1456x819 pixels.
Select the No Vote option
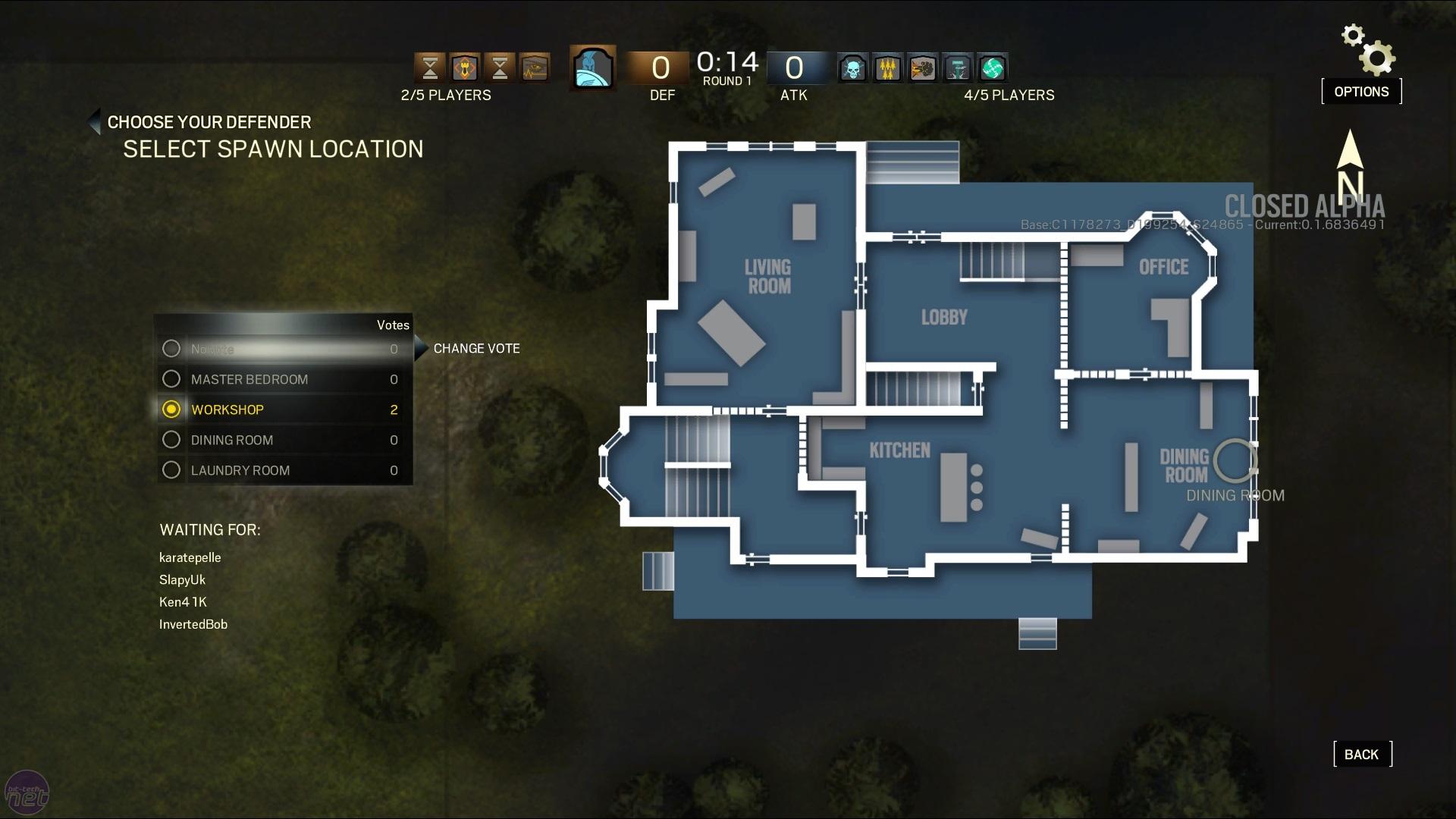point(172,349)
